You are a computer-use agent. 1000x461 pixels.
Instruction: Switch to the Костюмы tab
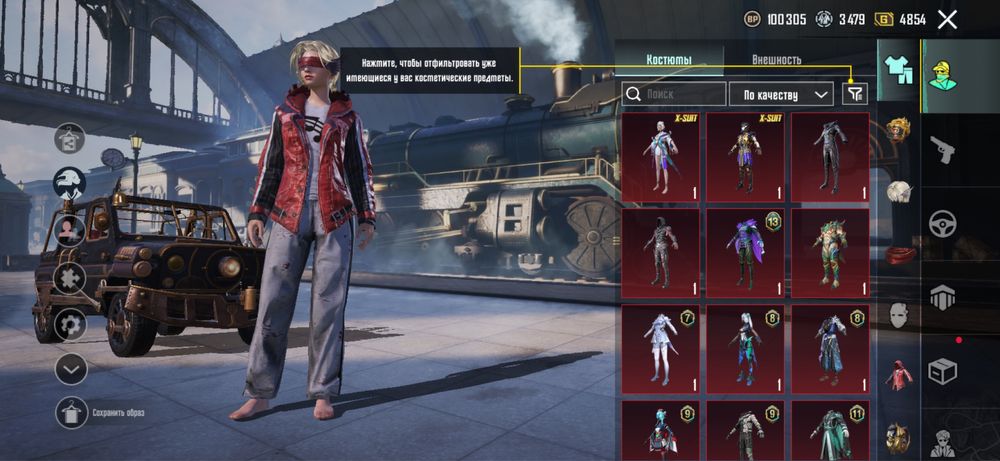(x=669, y=60)
